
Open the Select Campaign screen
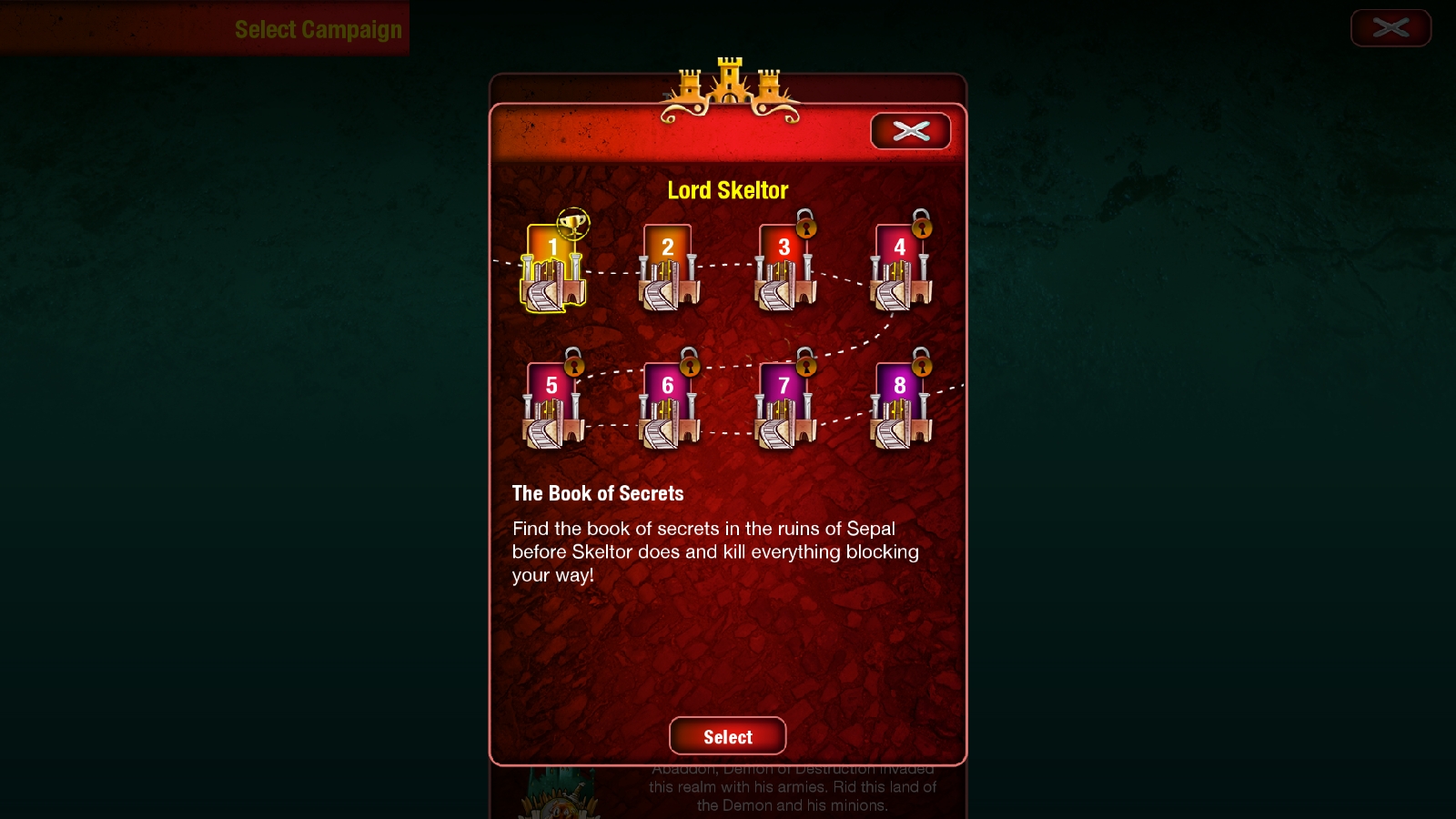tap(318, 28)
